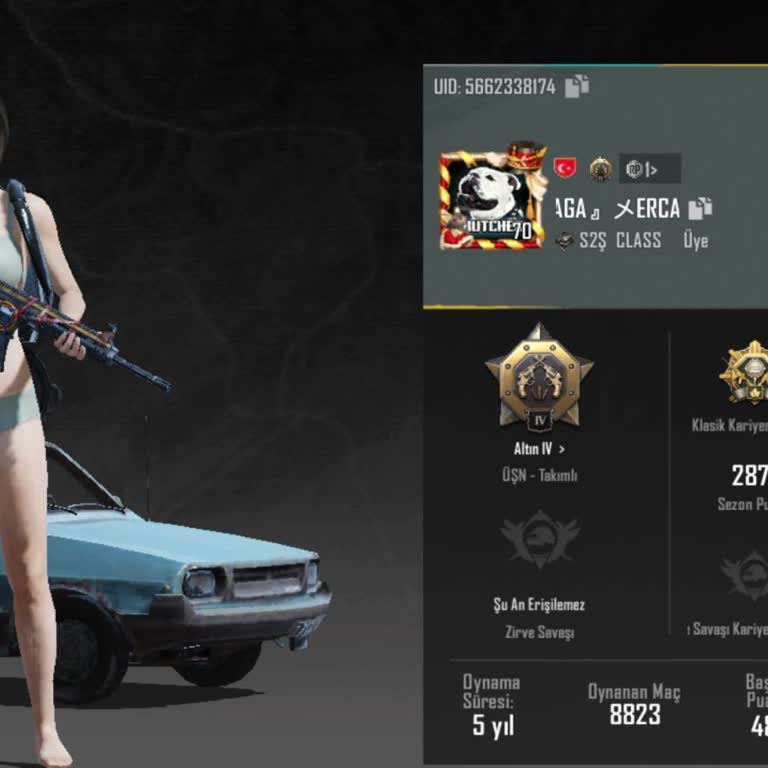Click the round medal beside the flag
The height and width of the screenshot is (768, 768).
[x=600, y=168]
